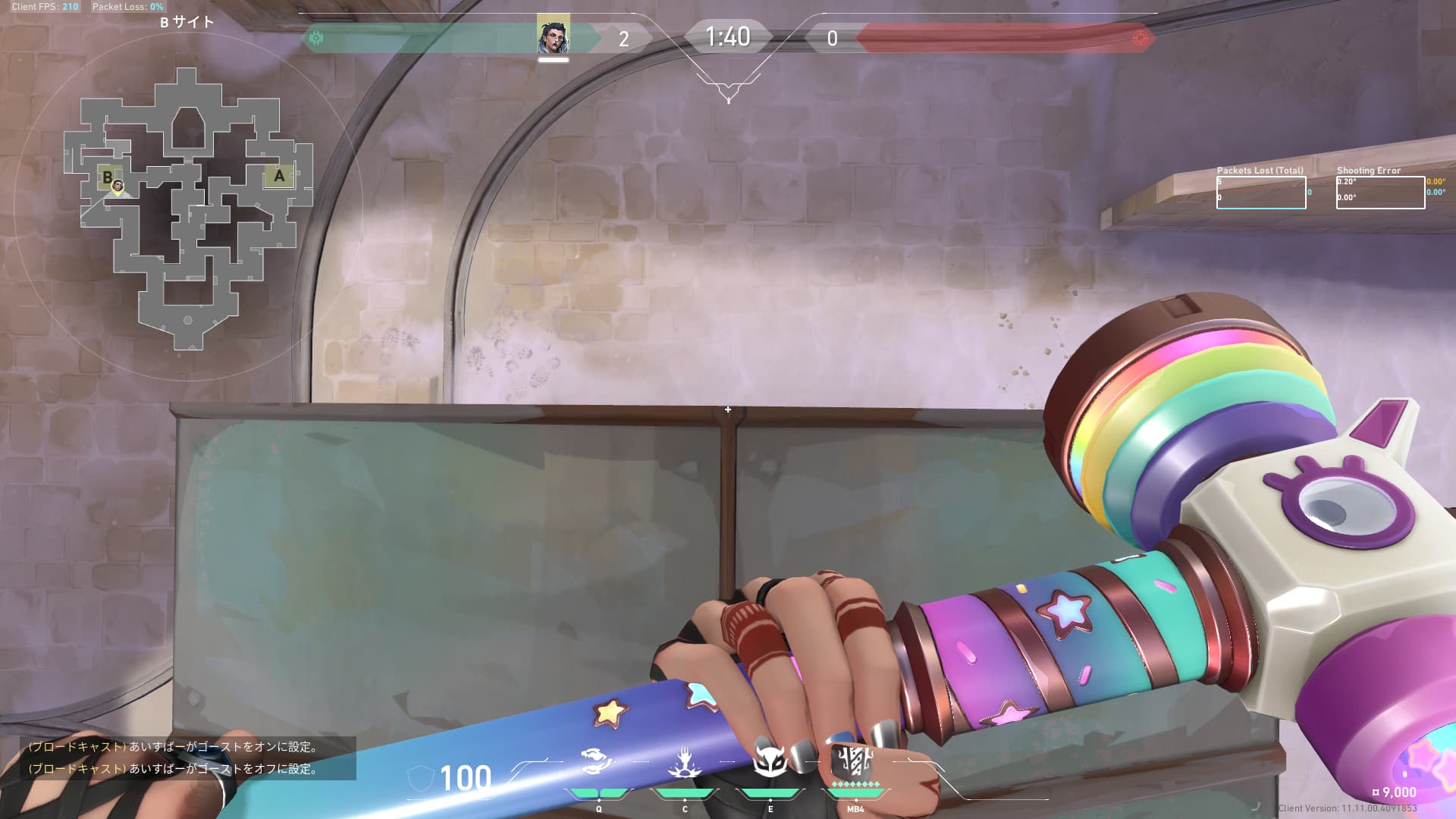Activate the clawed hands Q ability
Viewport: 1456px width, 819px height.
[598, 762]
